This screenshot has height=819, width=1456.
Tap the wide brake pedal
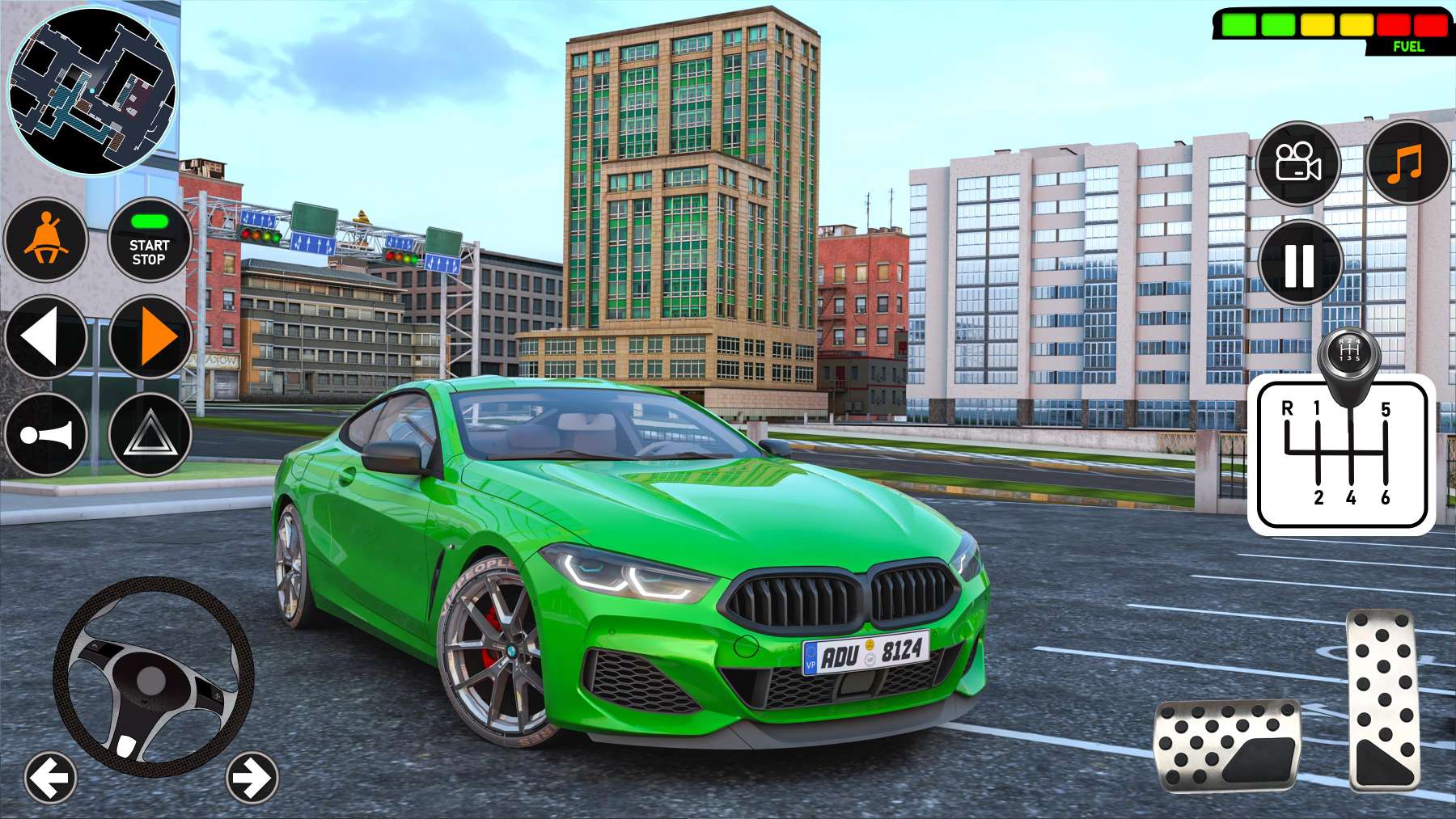(1226, 745)
